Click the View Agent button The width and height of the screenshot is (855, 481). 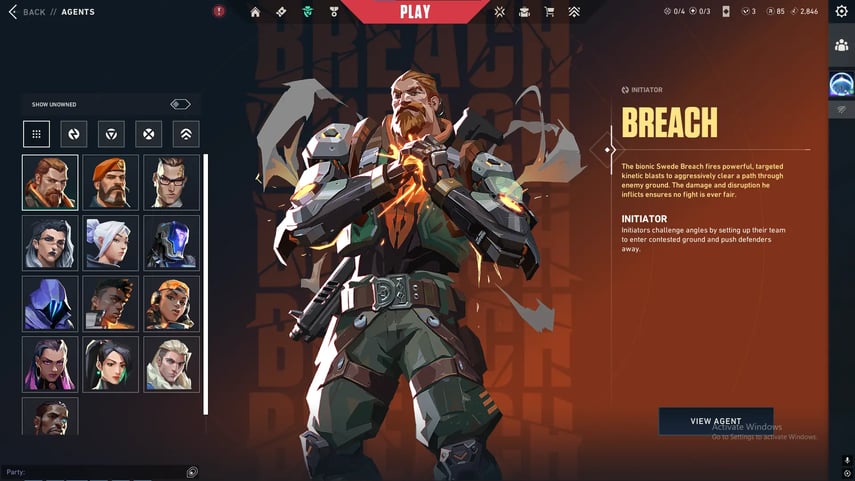[x=715, y=421]
